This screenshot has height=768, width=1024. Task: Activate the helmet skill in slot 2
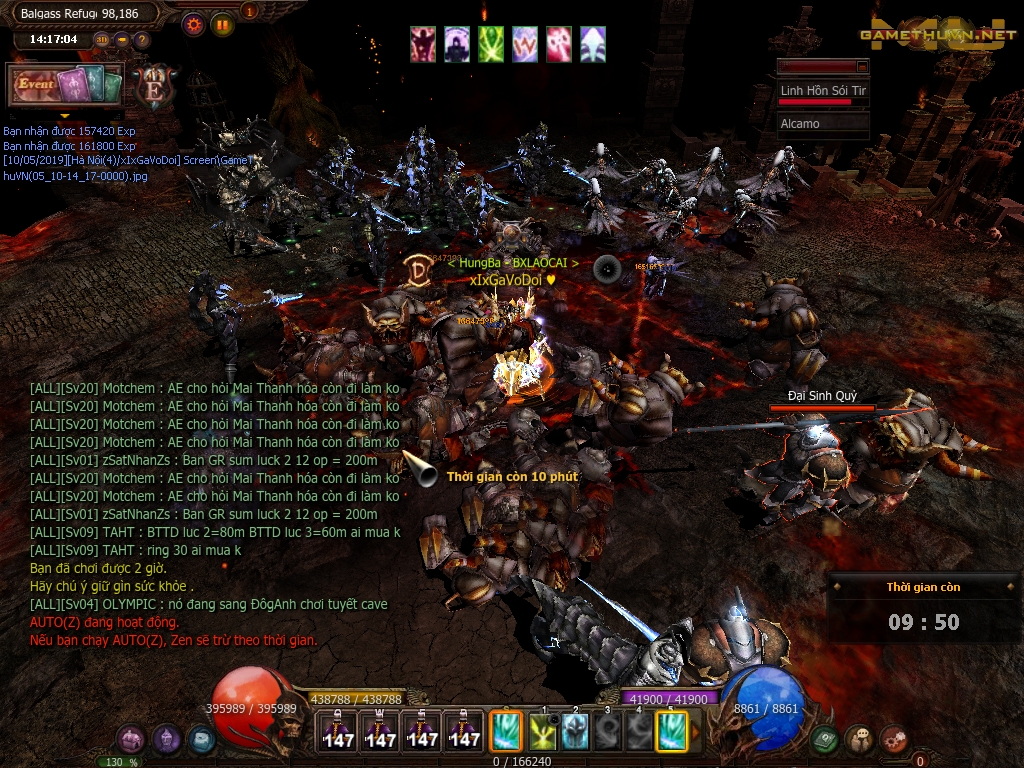click(x=575, y=732)
